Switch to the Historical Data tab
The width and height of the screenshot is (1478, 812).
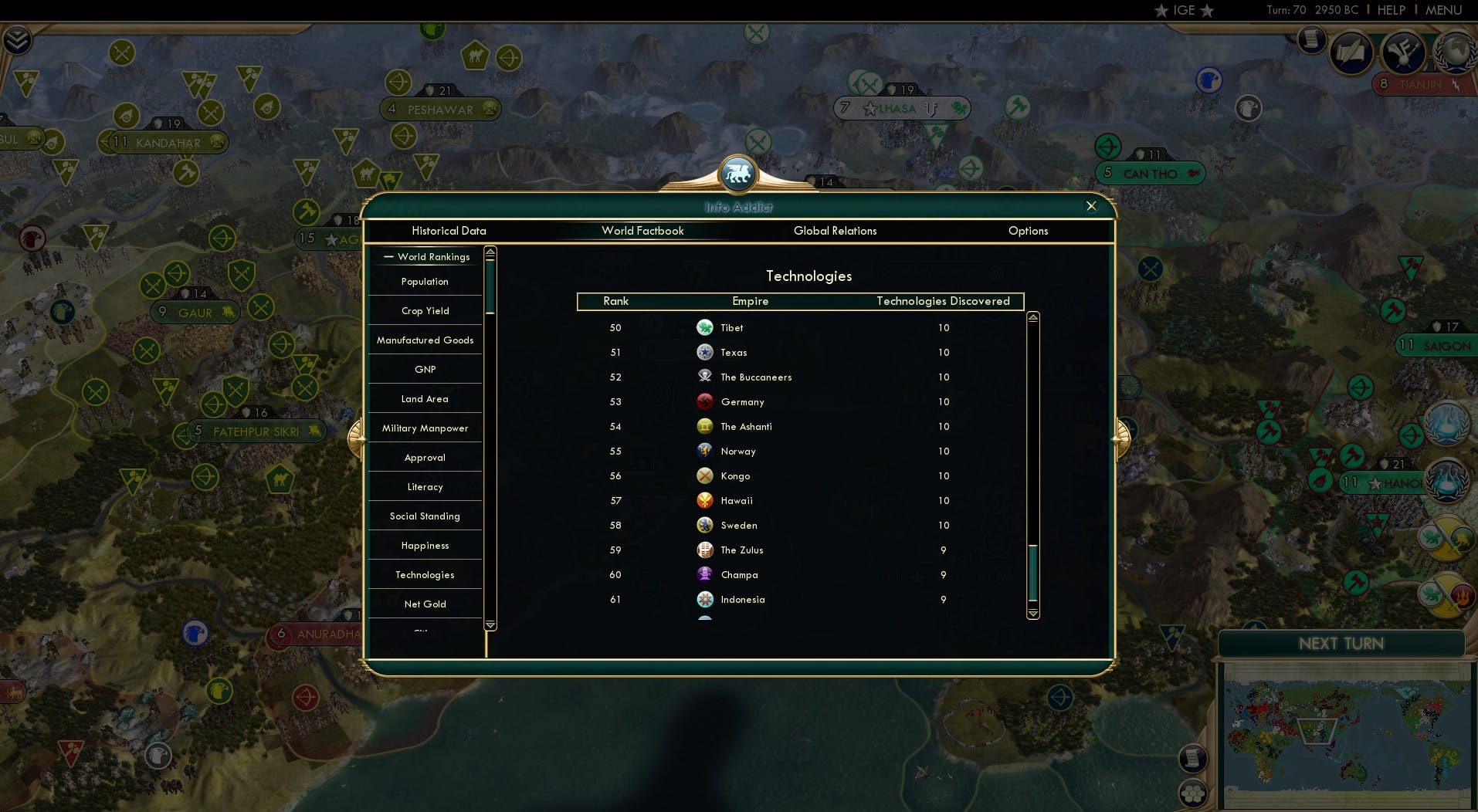coord(449,231)
